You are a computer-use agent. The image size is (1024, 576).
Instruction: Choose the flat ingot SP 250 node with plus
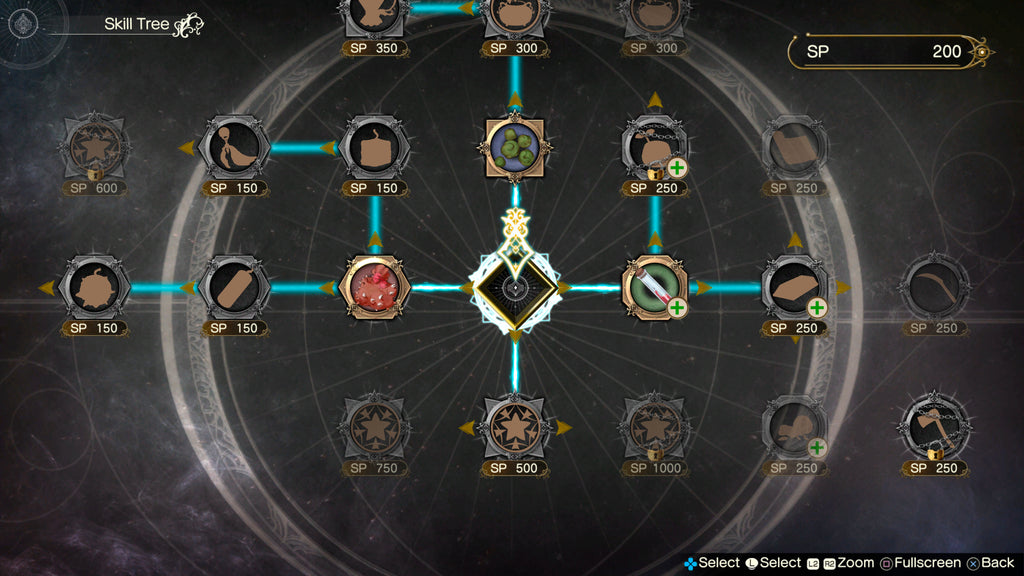tap(795, 288)
